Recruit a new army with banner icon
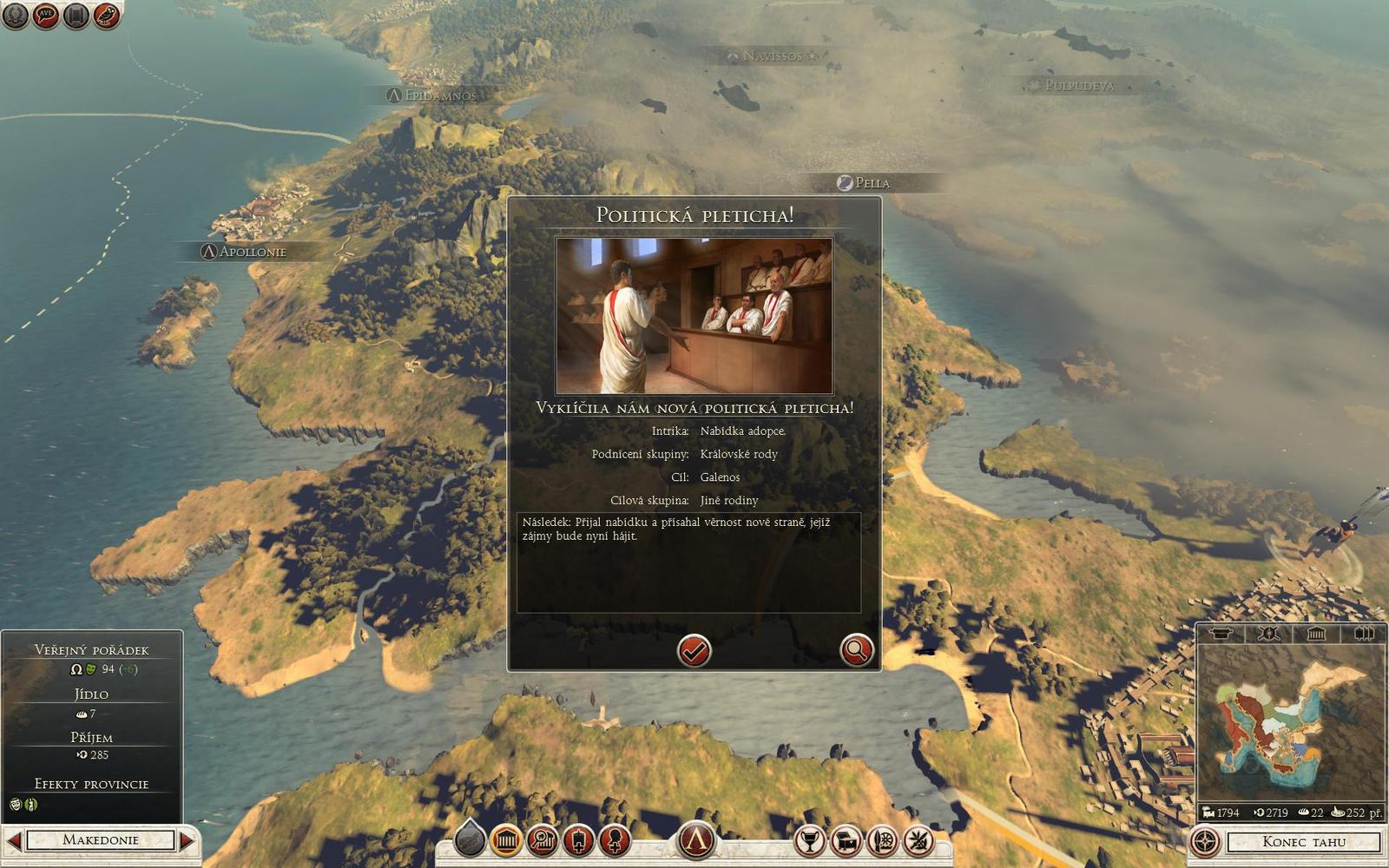1389x868 pixels. (x=578, y=840)
